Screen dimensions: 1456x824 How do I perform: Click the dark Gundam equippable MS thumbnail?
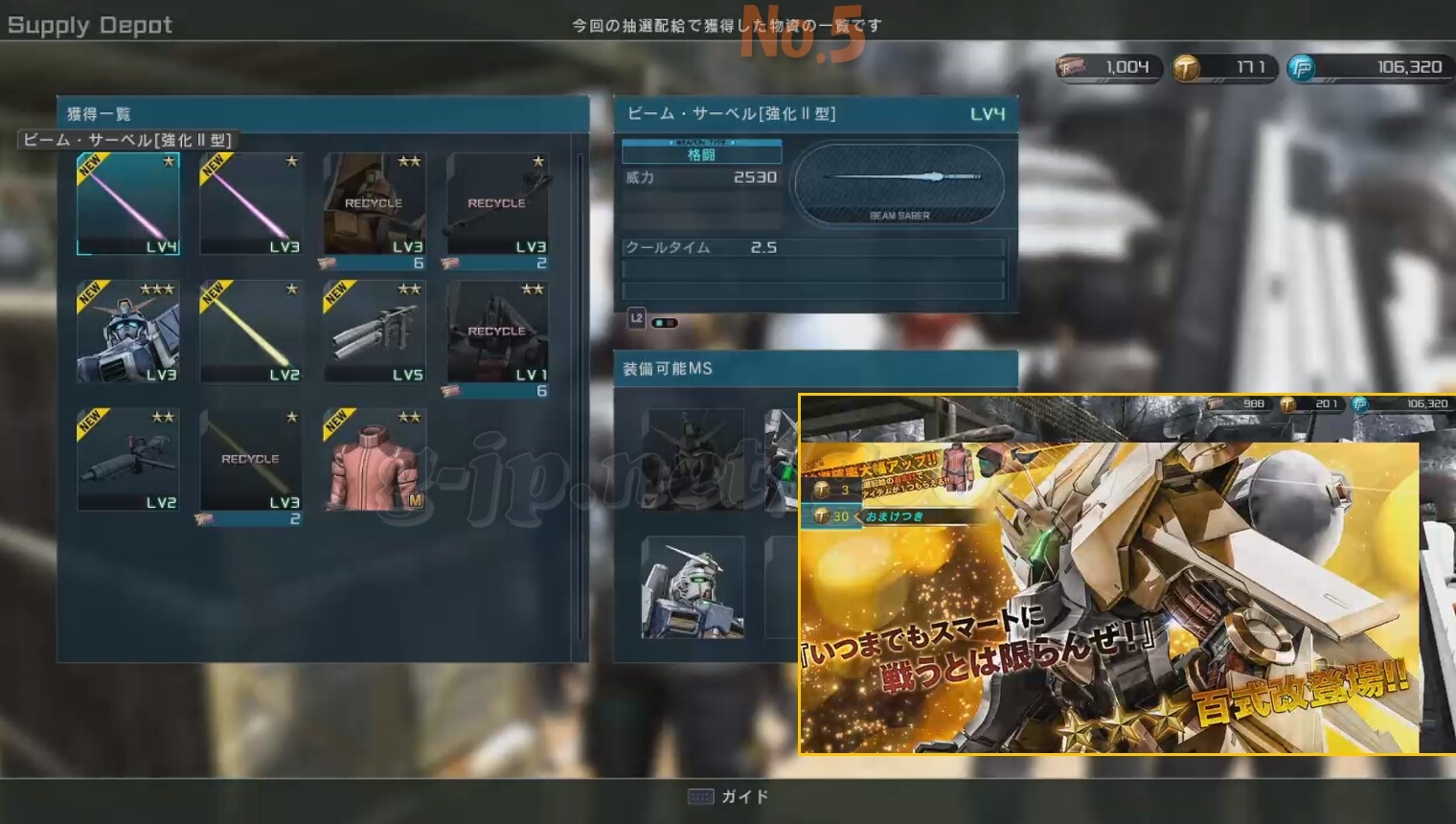pyautogui.click(x=694, y=458)
